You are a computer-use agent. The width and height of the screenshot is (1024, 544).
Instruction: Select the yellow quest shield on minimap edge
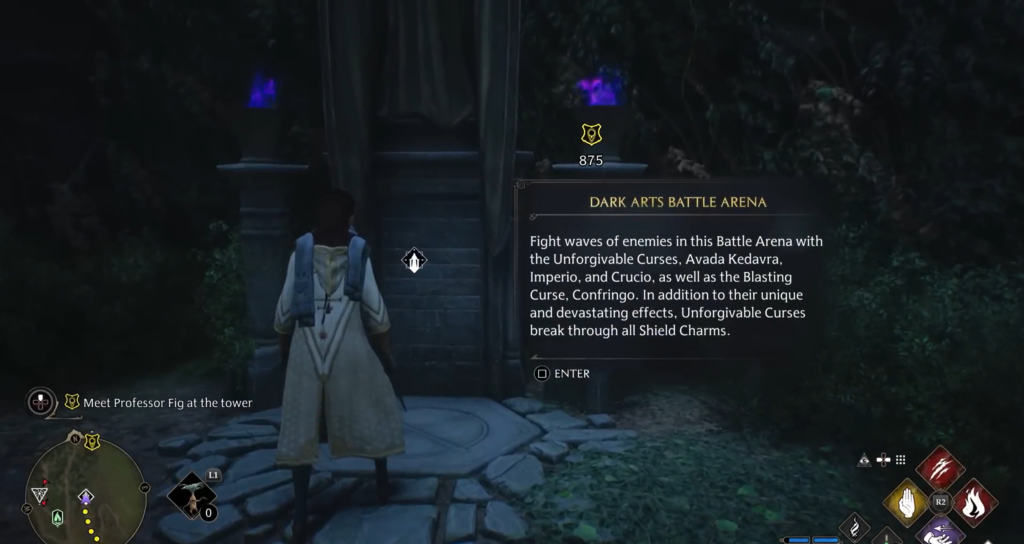(92, 440)
